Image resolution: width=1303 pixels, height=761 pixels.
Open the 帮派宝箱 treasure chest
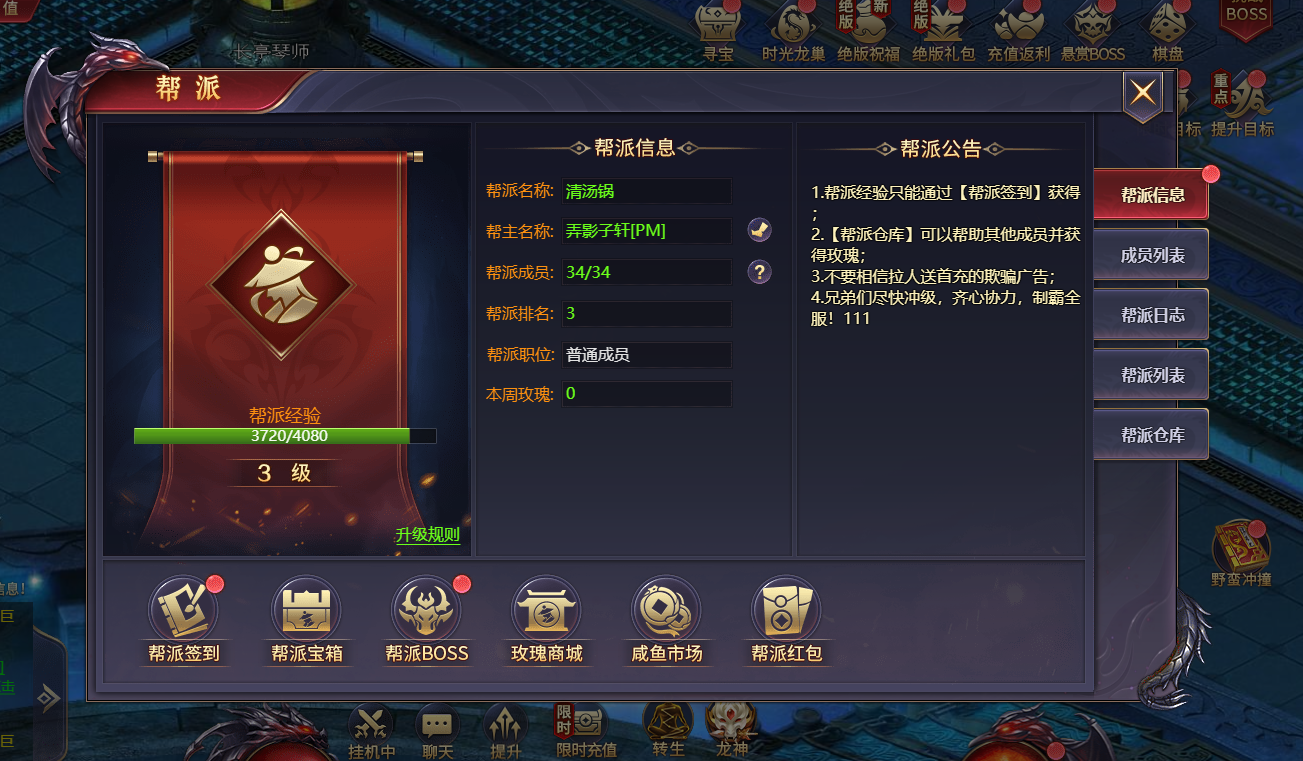pyautogui.click(x=307, y=619)
